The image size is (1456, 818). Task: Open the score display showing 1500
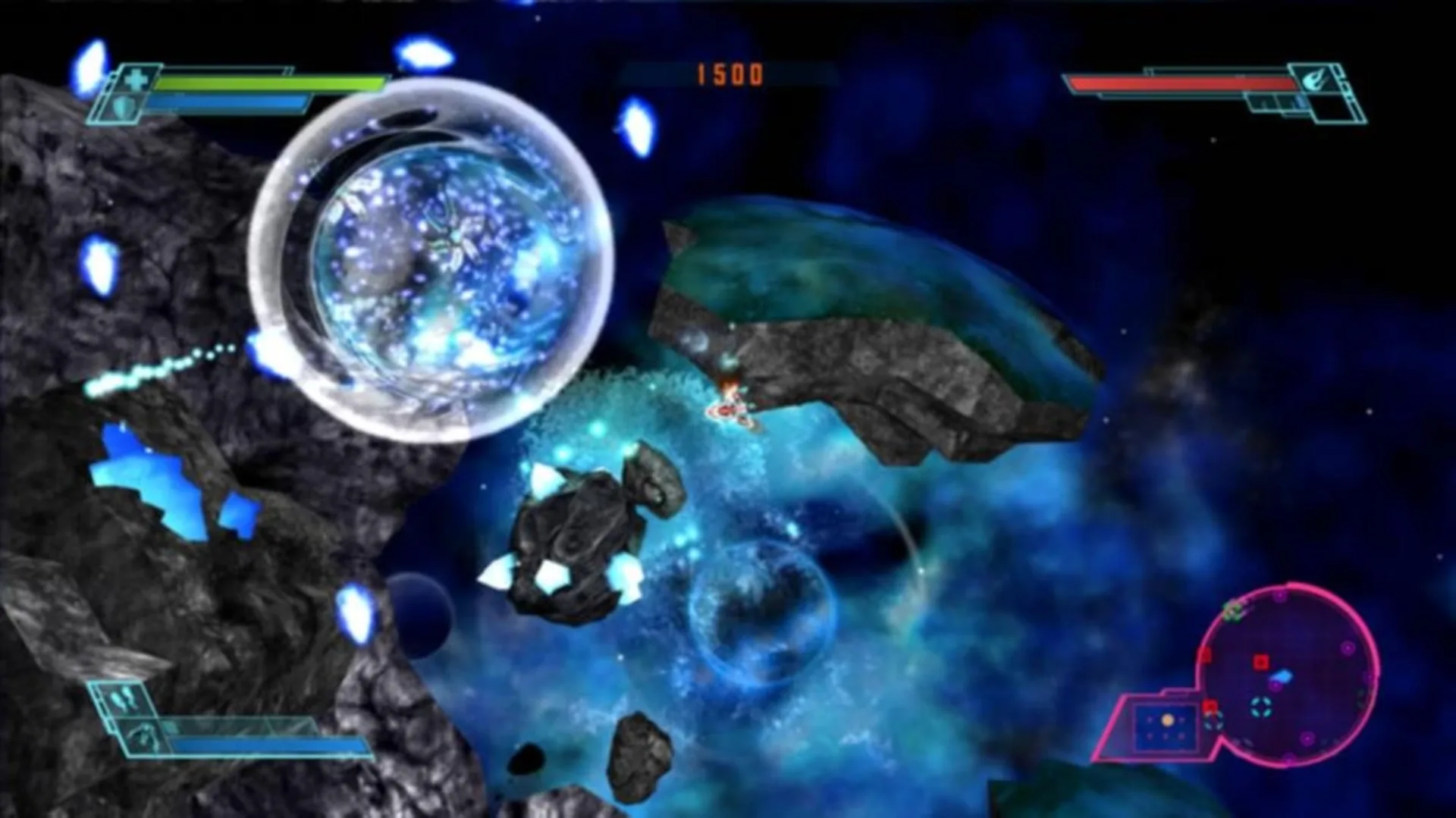click(730, 74)
